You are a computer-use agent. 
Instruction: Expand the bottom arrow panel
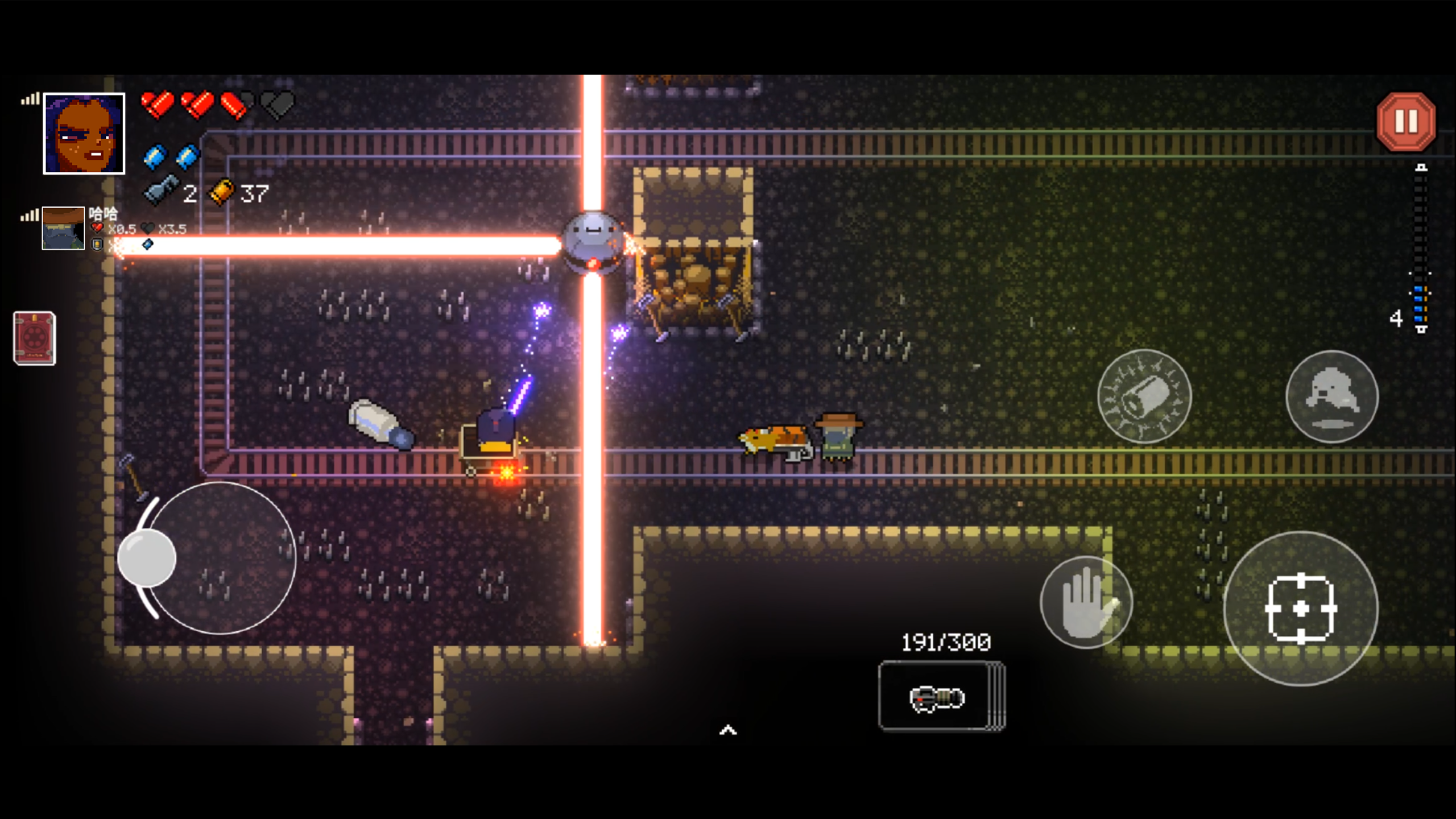tap(728, 730)
